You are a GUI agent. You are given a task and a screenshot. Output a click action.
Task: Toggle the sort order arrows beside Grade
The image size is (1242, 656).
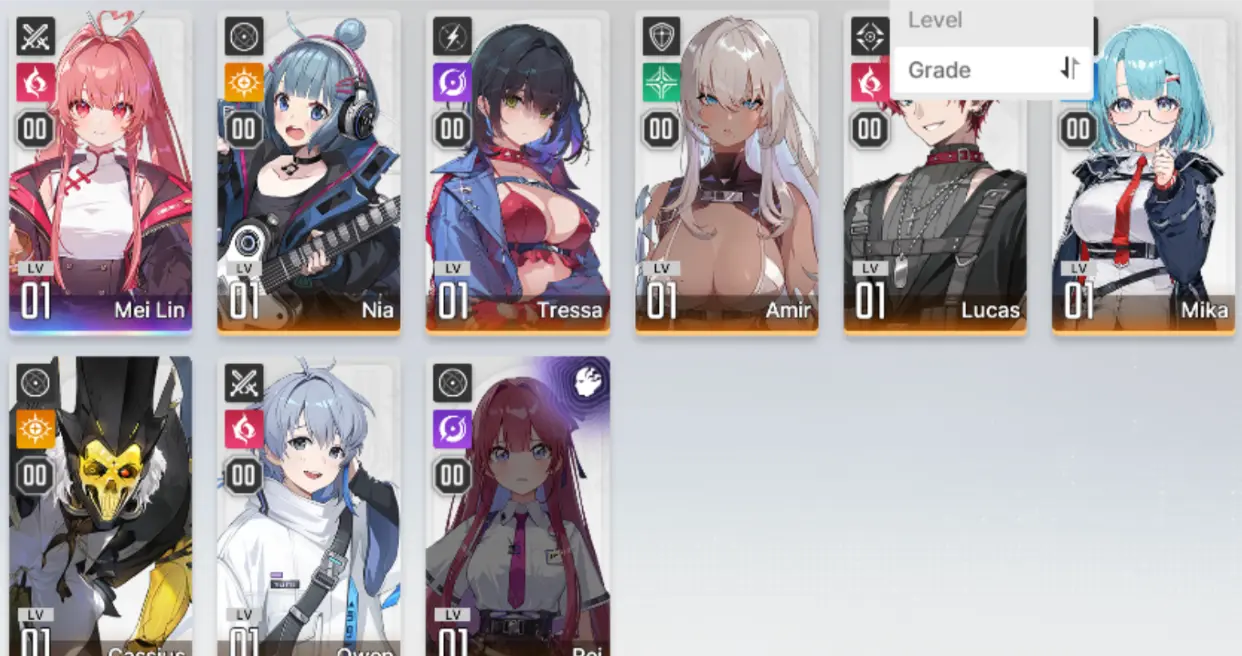click(x=1069, y=69)
